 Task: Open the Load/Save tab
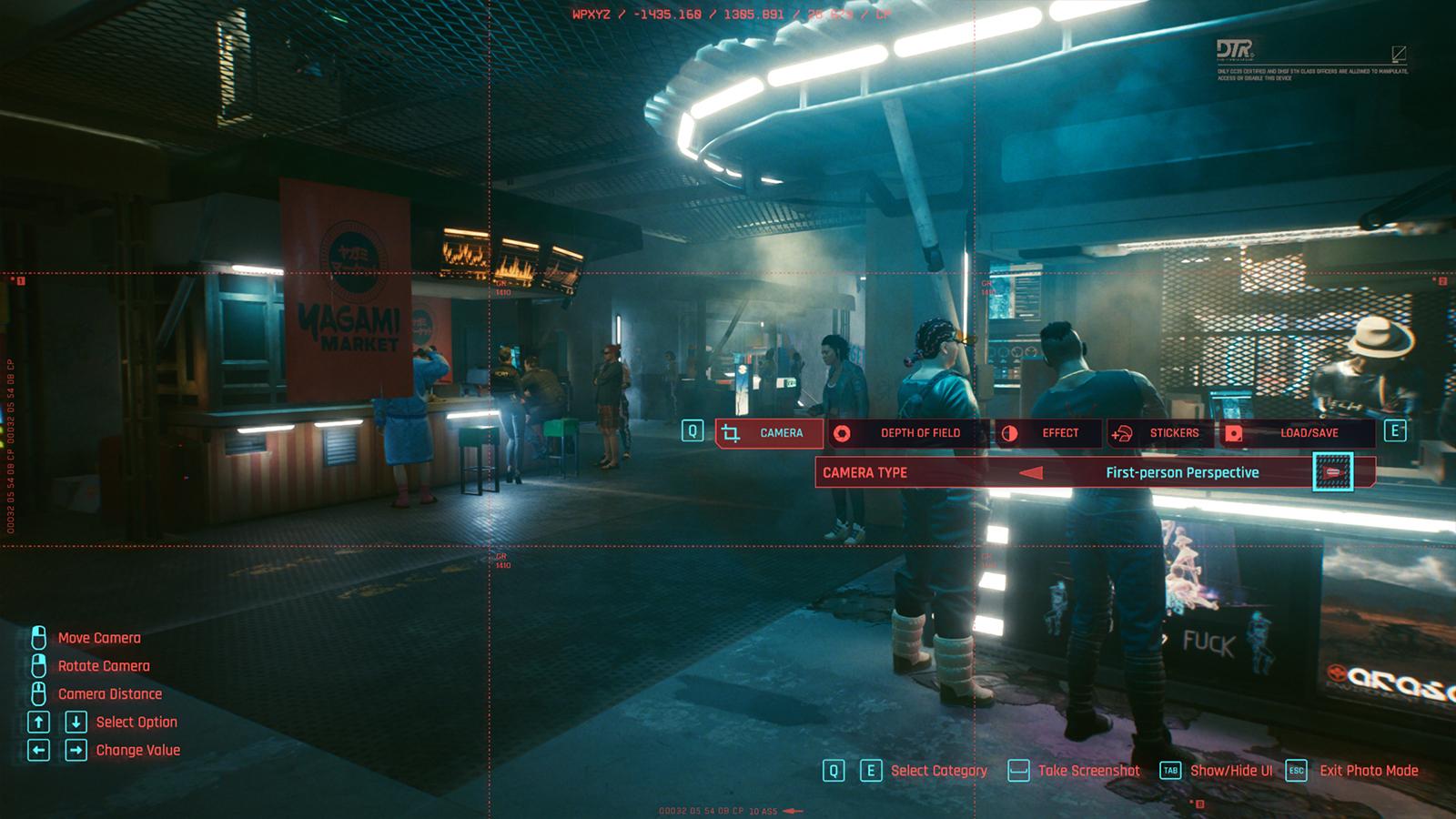tap(1296, 433)
